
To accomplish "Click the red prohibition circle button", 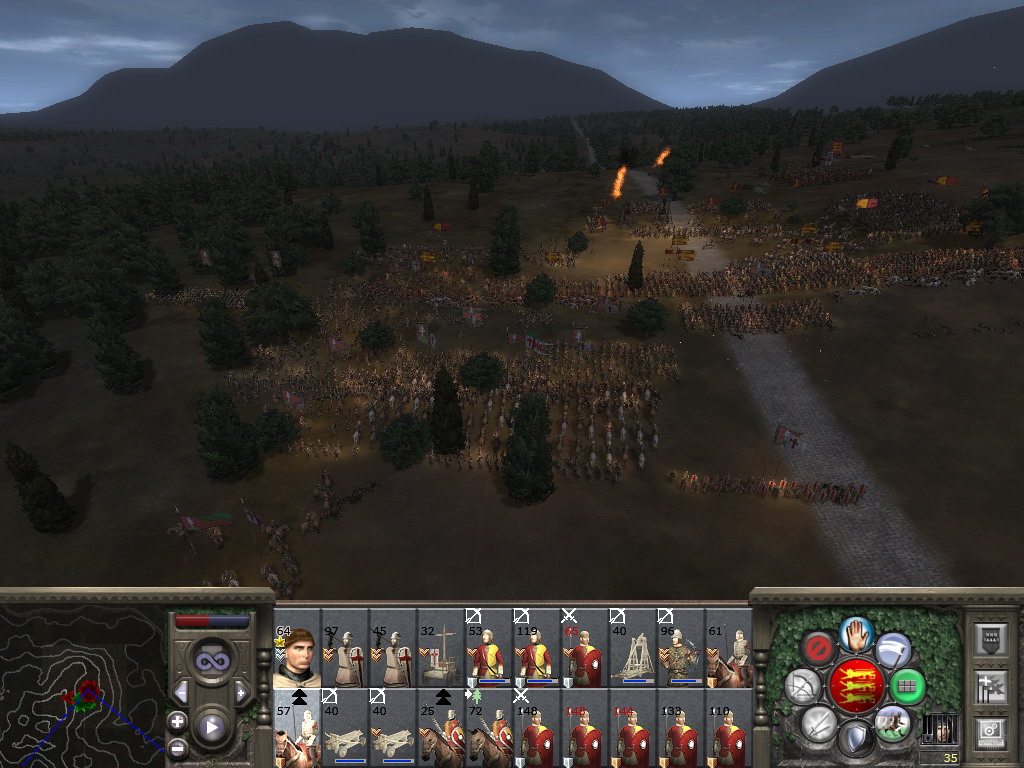I will (818, 650).
